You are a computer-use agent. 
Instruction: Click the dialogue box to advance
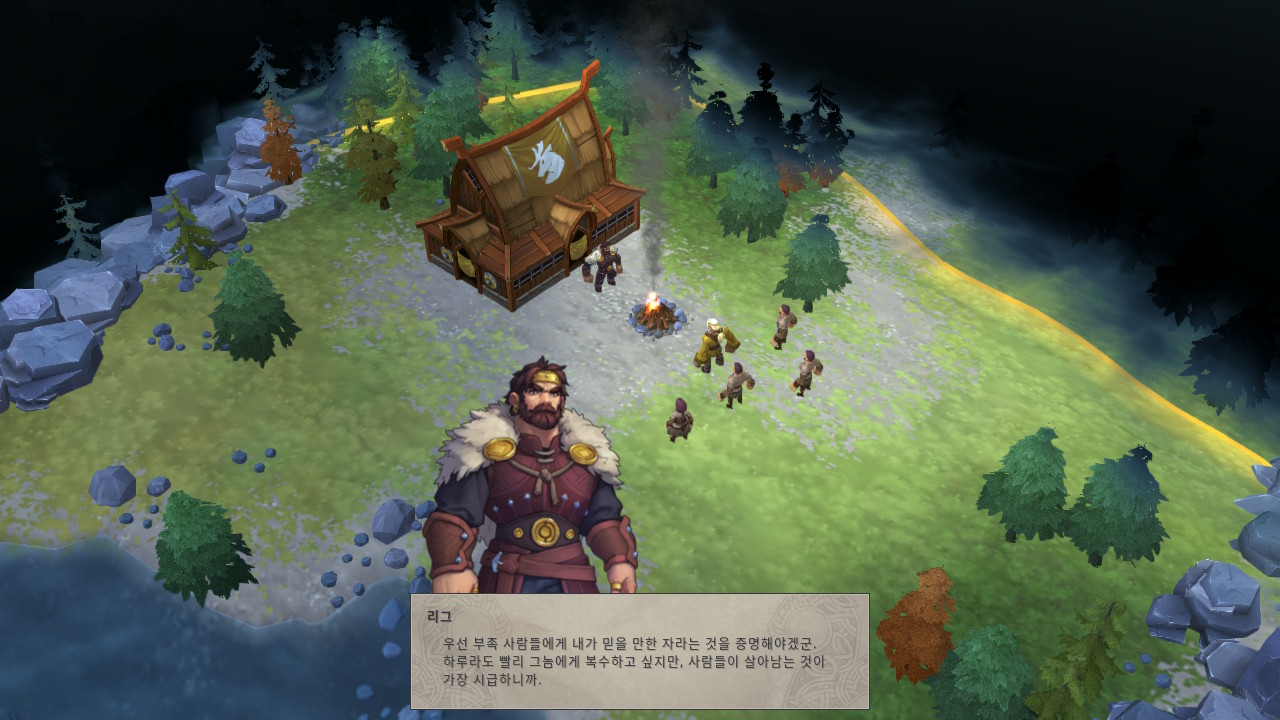coord(640,655)
